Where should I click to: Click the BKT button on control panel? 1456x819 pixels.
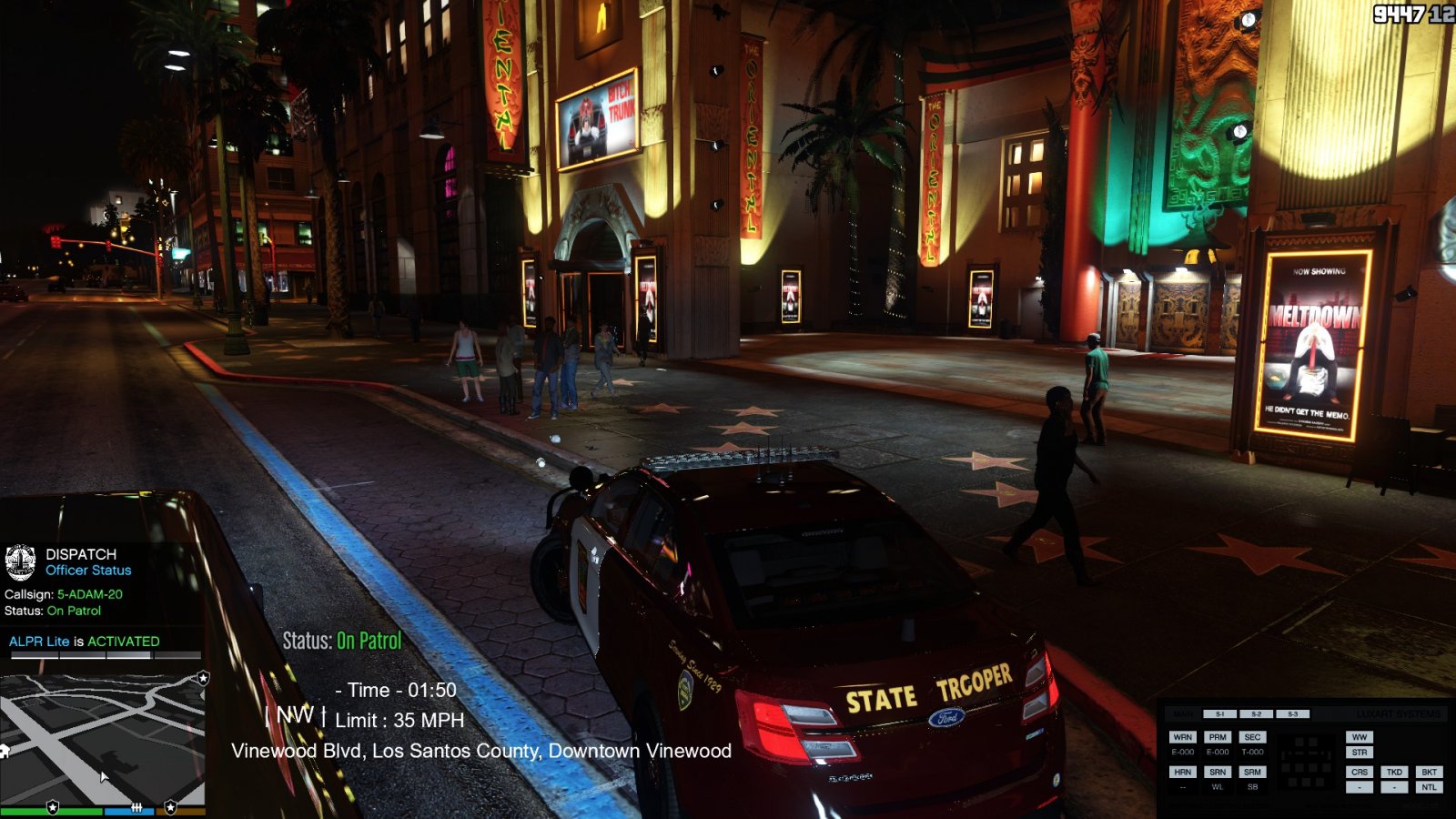click(1429, 772)
